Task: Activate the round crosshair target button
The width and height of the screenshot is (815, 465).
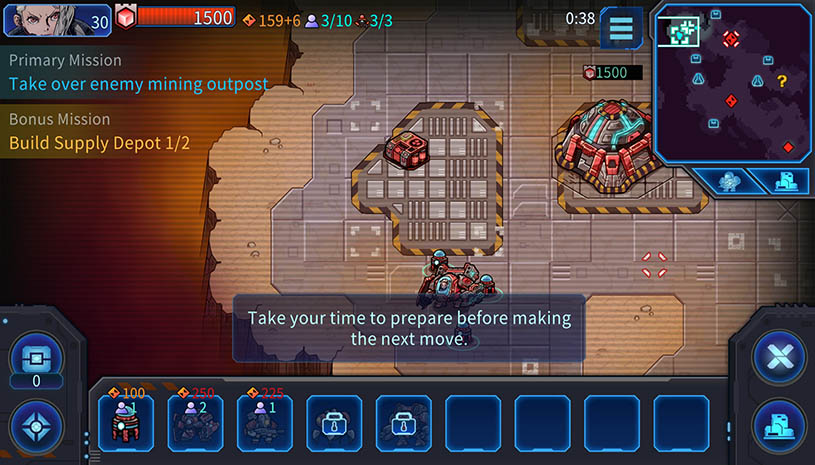Action: pos(36,426)
